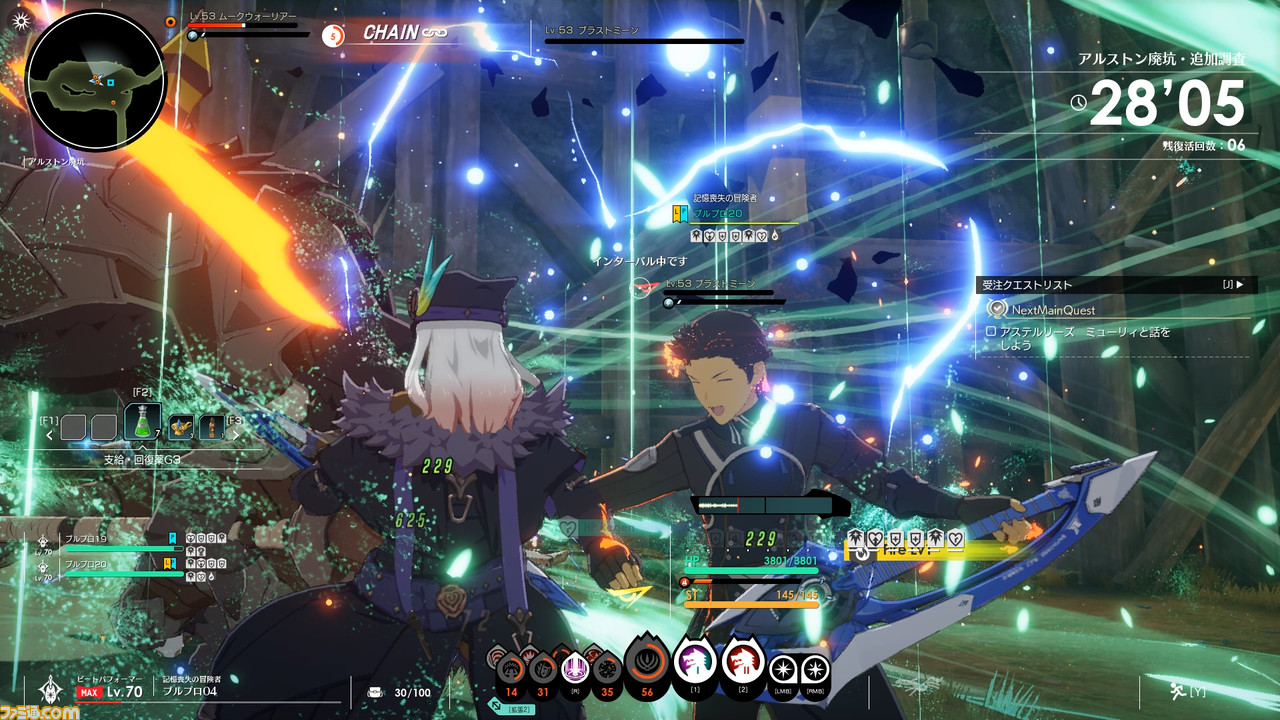Activate the red beast skill icon
The width and height of the screenshot is (1280, 720).
tap(743, 661)
